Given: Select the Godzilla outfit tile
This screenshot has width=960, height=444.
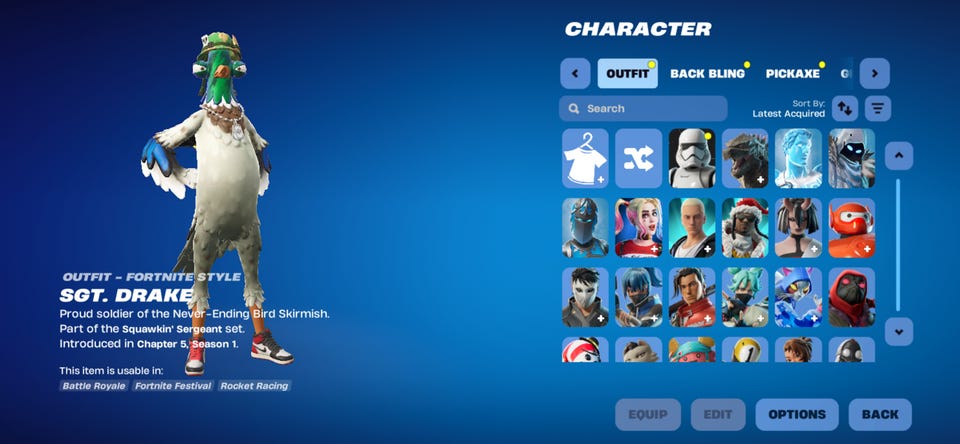Looking at the screenshot, I should (x=745, y=158).
